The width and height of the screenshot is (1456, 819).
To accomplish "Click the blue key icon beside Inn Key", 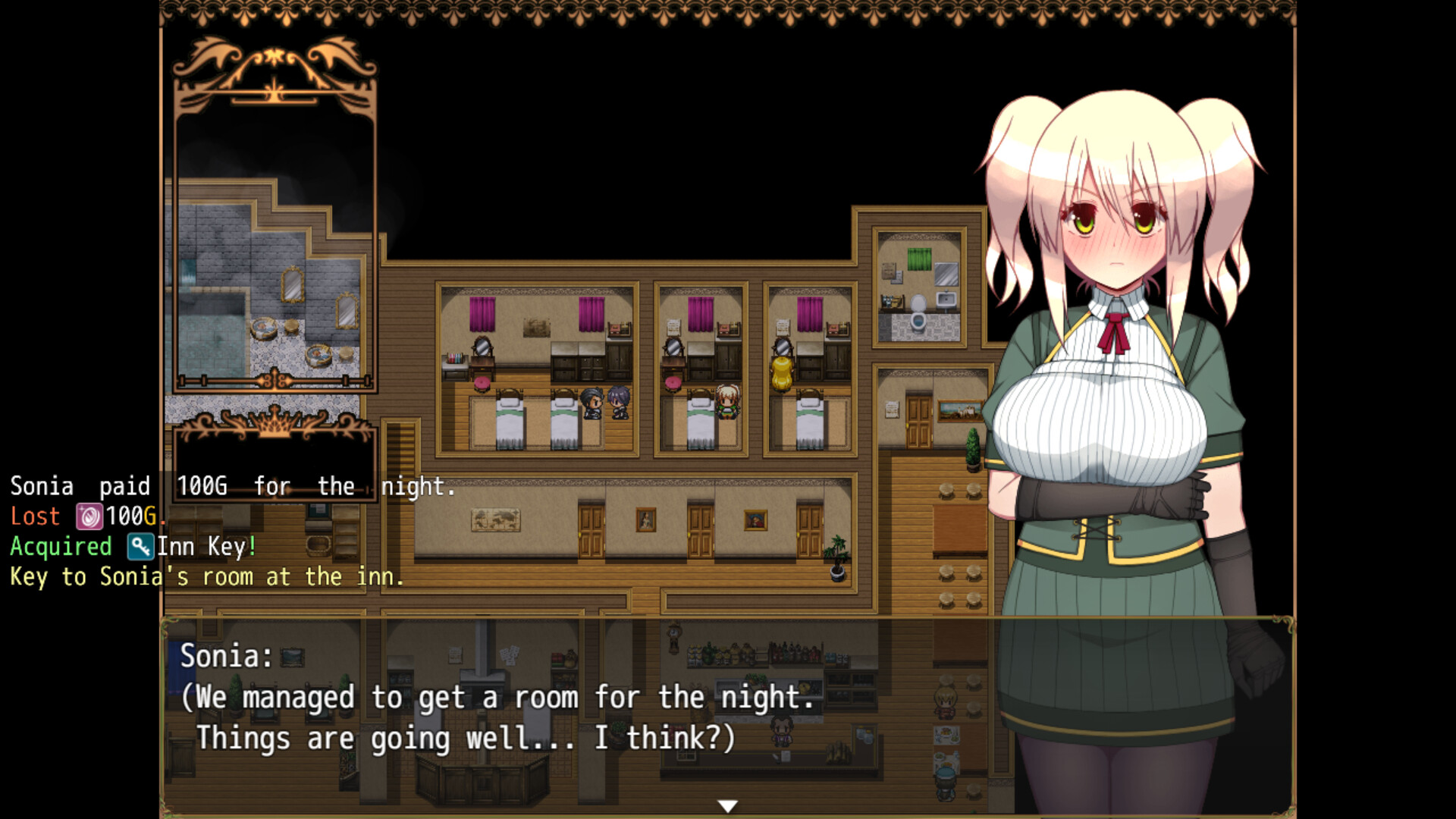I will coord(140,547).
